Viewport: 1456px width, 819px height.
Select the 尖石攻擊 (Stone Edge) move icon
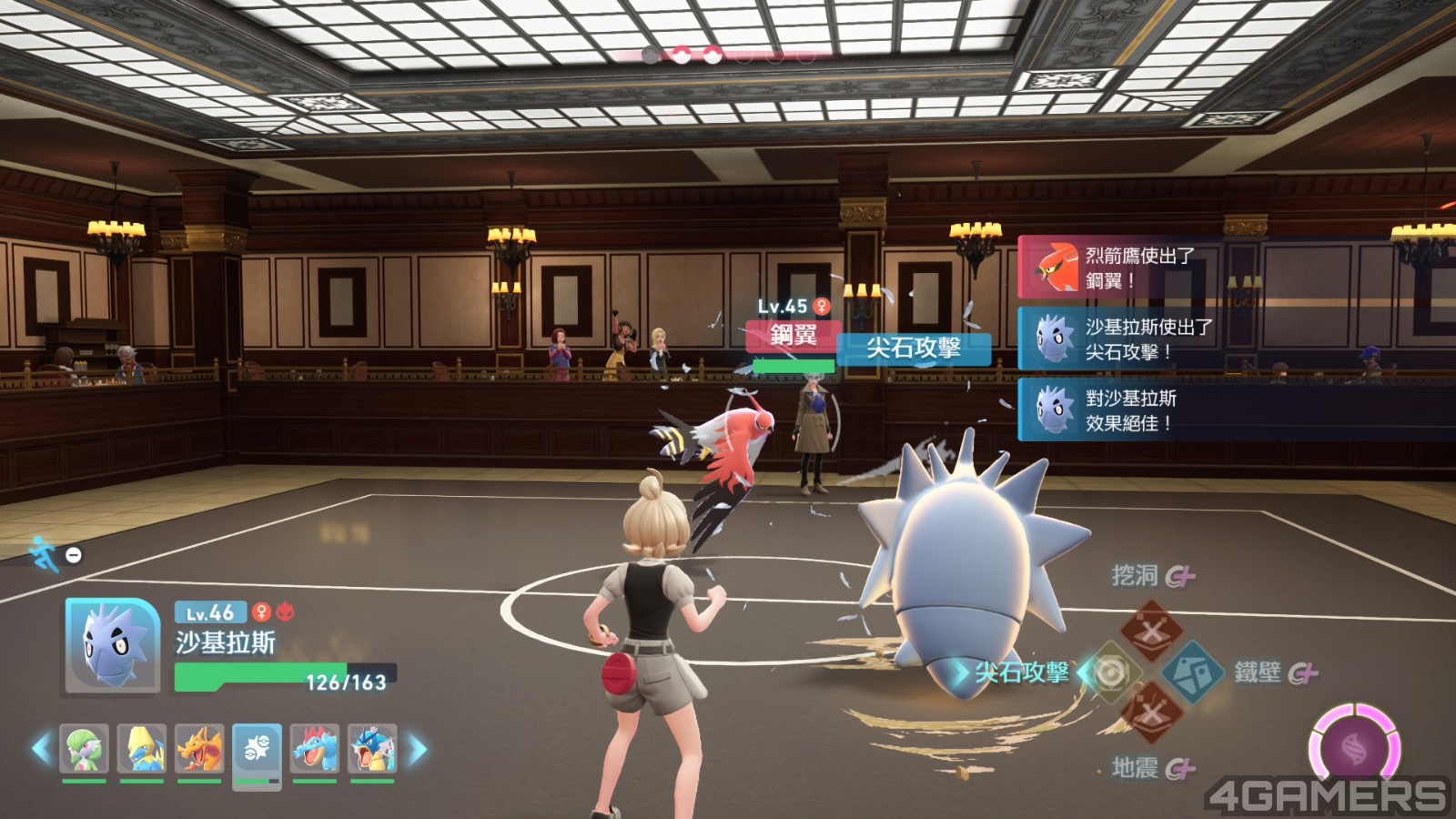tap(1110, 672)
